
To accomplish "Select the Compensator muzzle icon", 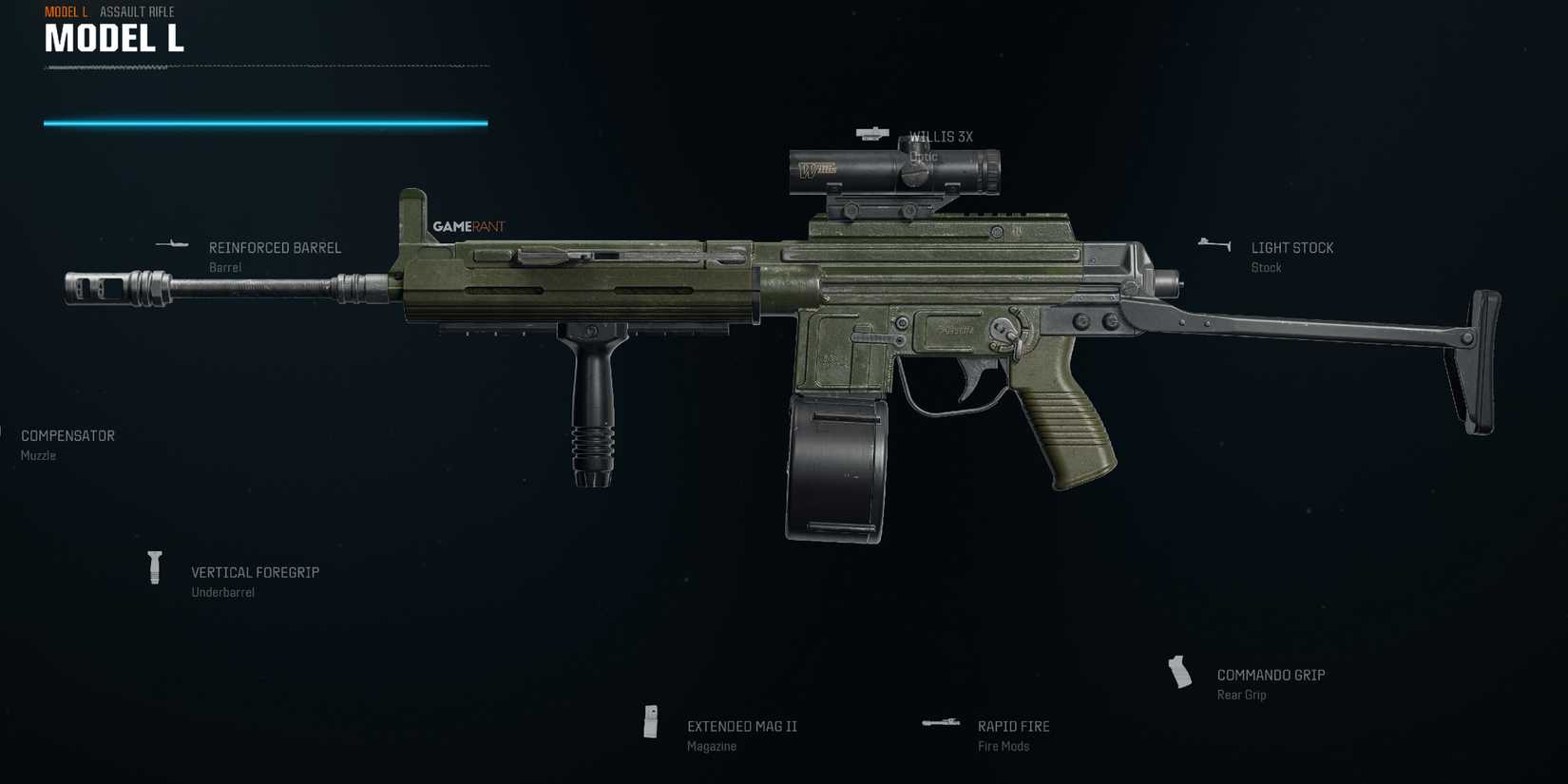I will click(5, 432).
